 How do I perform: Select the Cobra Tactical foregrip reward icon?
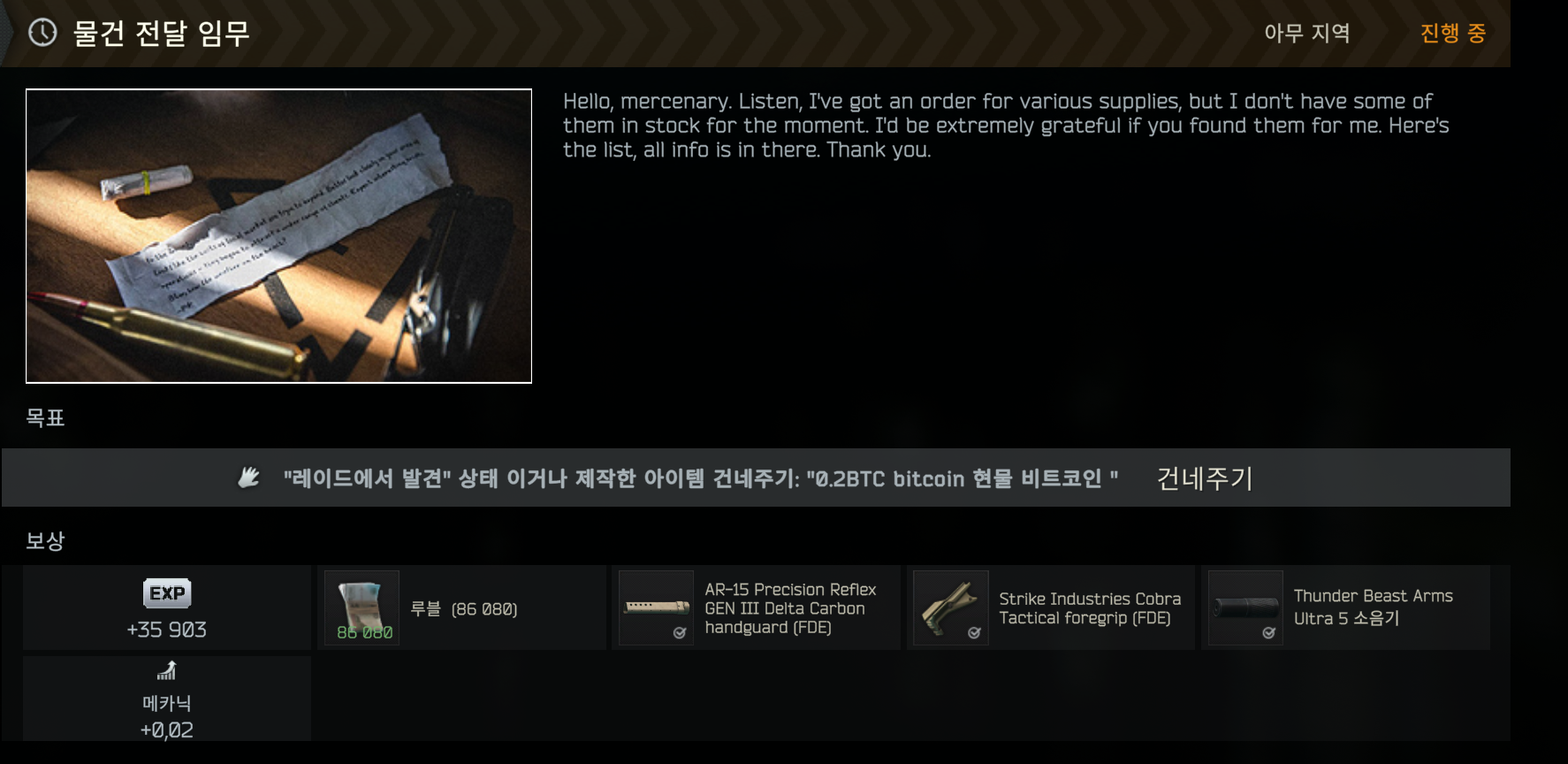click(951, 607)
